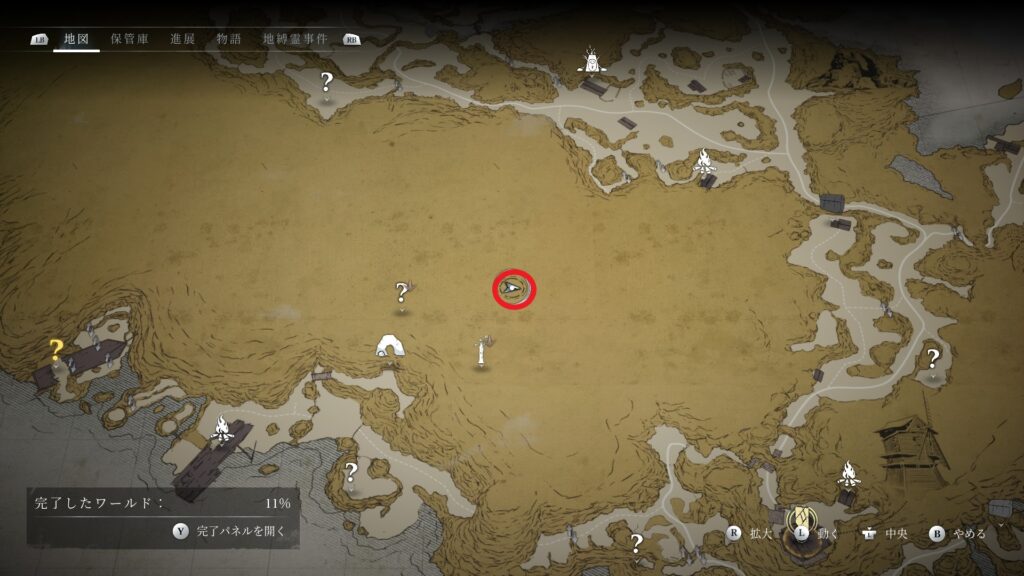Select the 物語 tab
The image size is (1024, 576).
228,39
